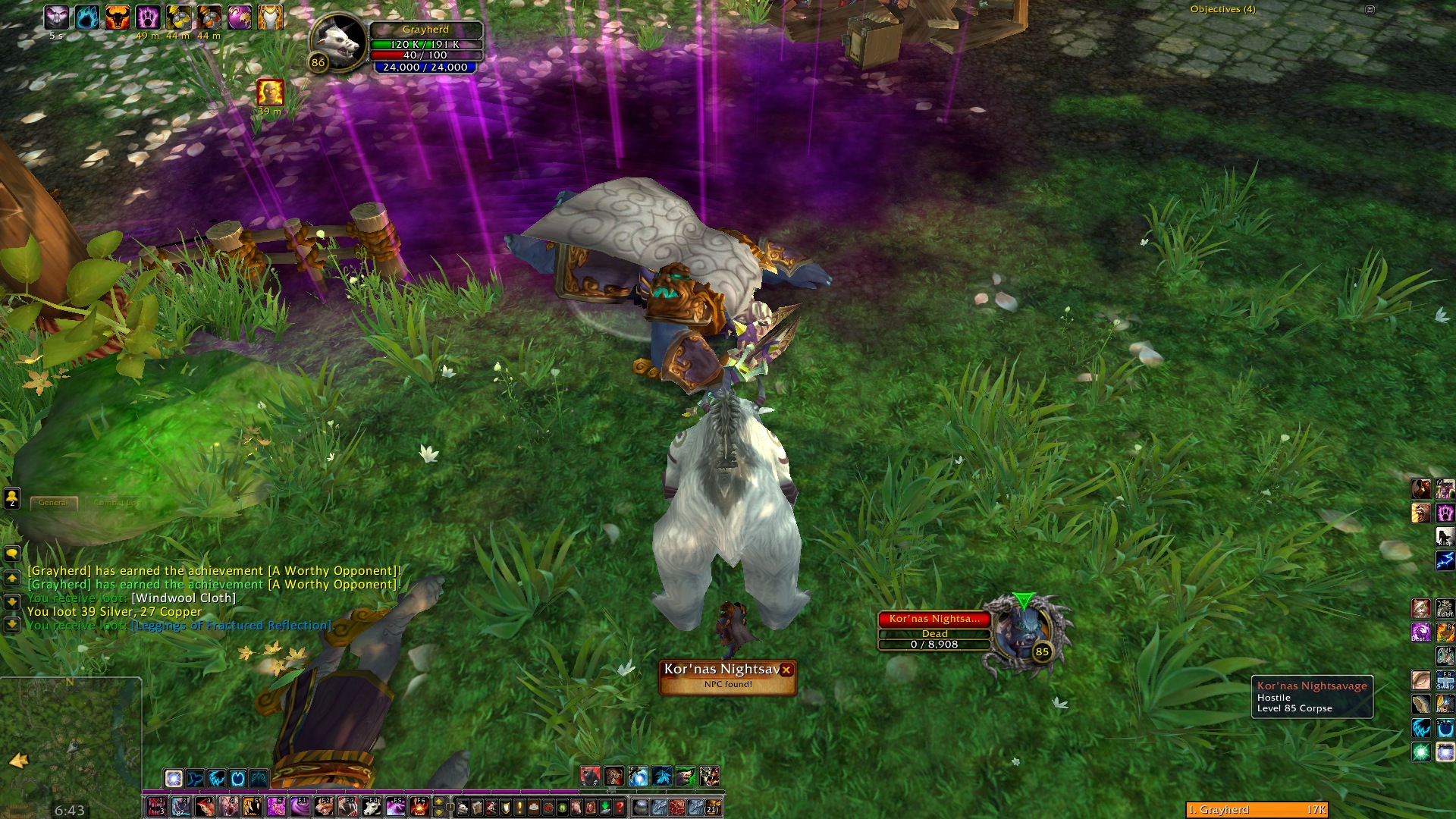Click the orange bull head buff icon
This screenshot has height=819, width=1456.
117,17
